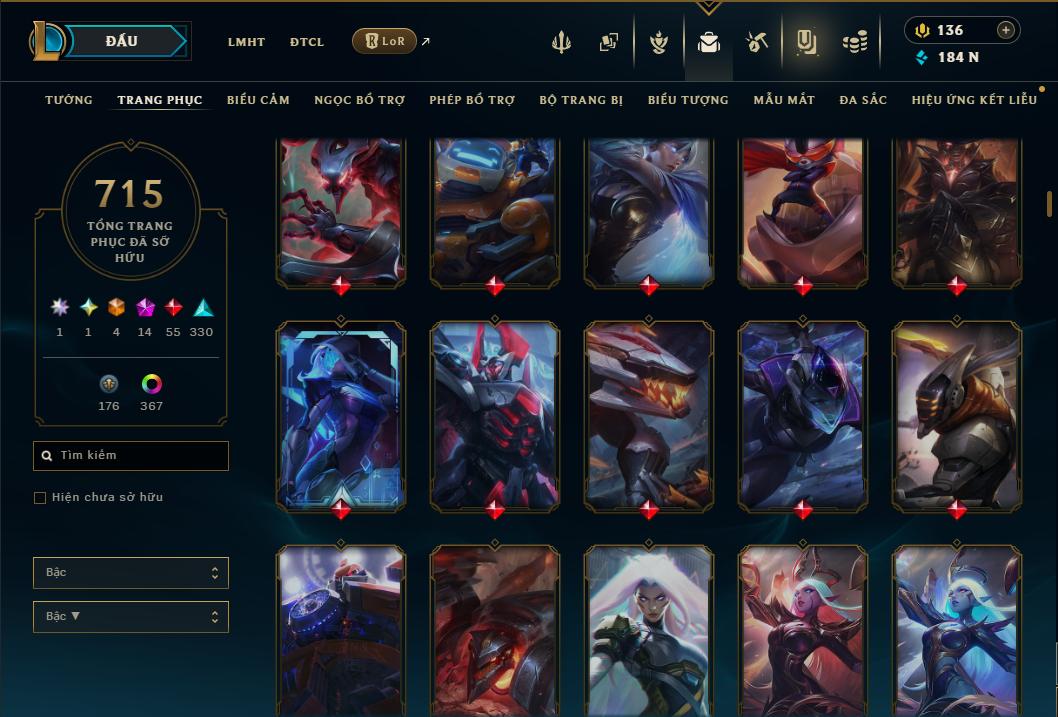View the ĐA SẮC tab

[863, 100]
